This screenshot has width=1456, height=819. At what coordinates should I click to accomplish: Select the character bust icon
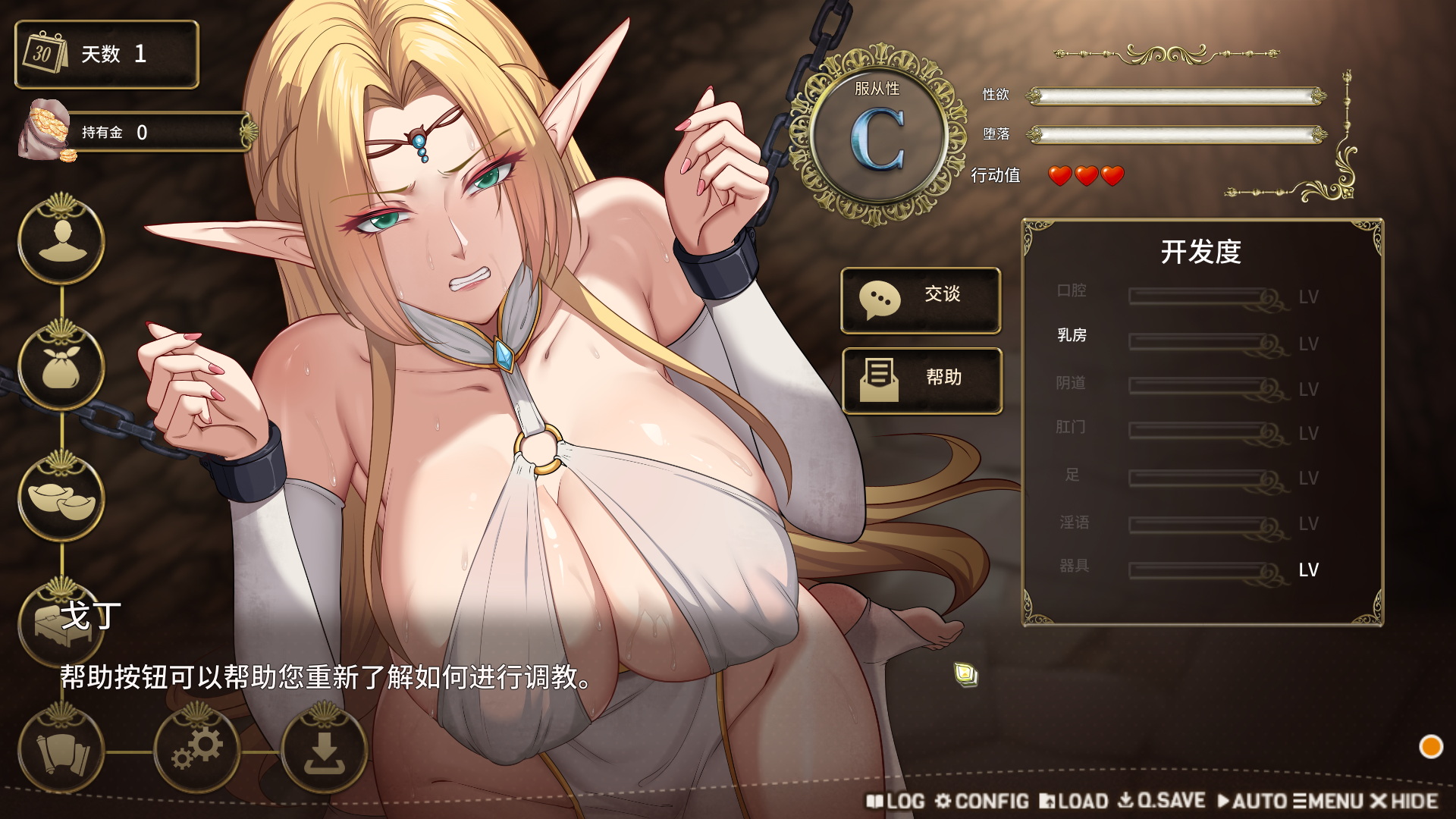pyautogui.click(x=61, y=240)
